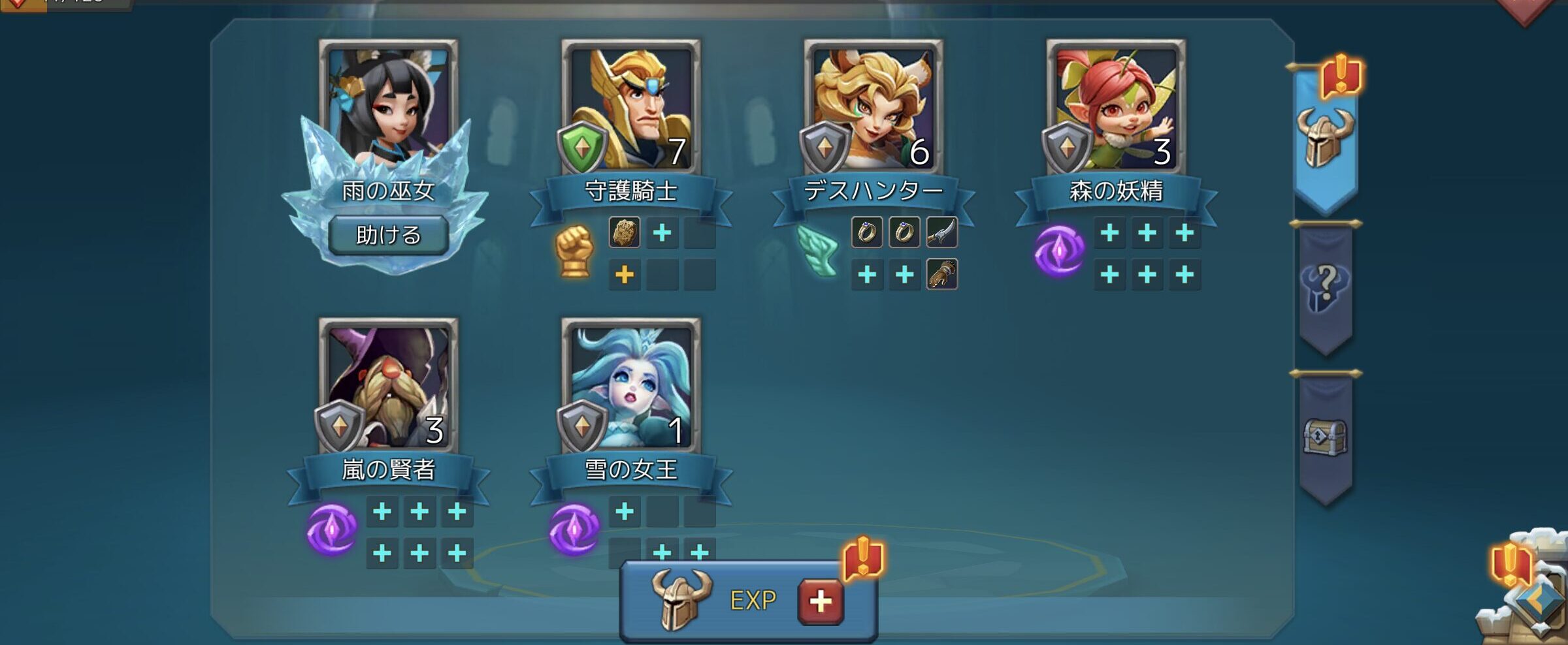Viewport: 1568px width, 645px height.
Task: Switch to the horned helmet heroes tab
Action: pos(1325,138)
